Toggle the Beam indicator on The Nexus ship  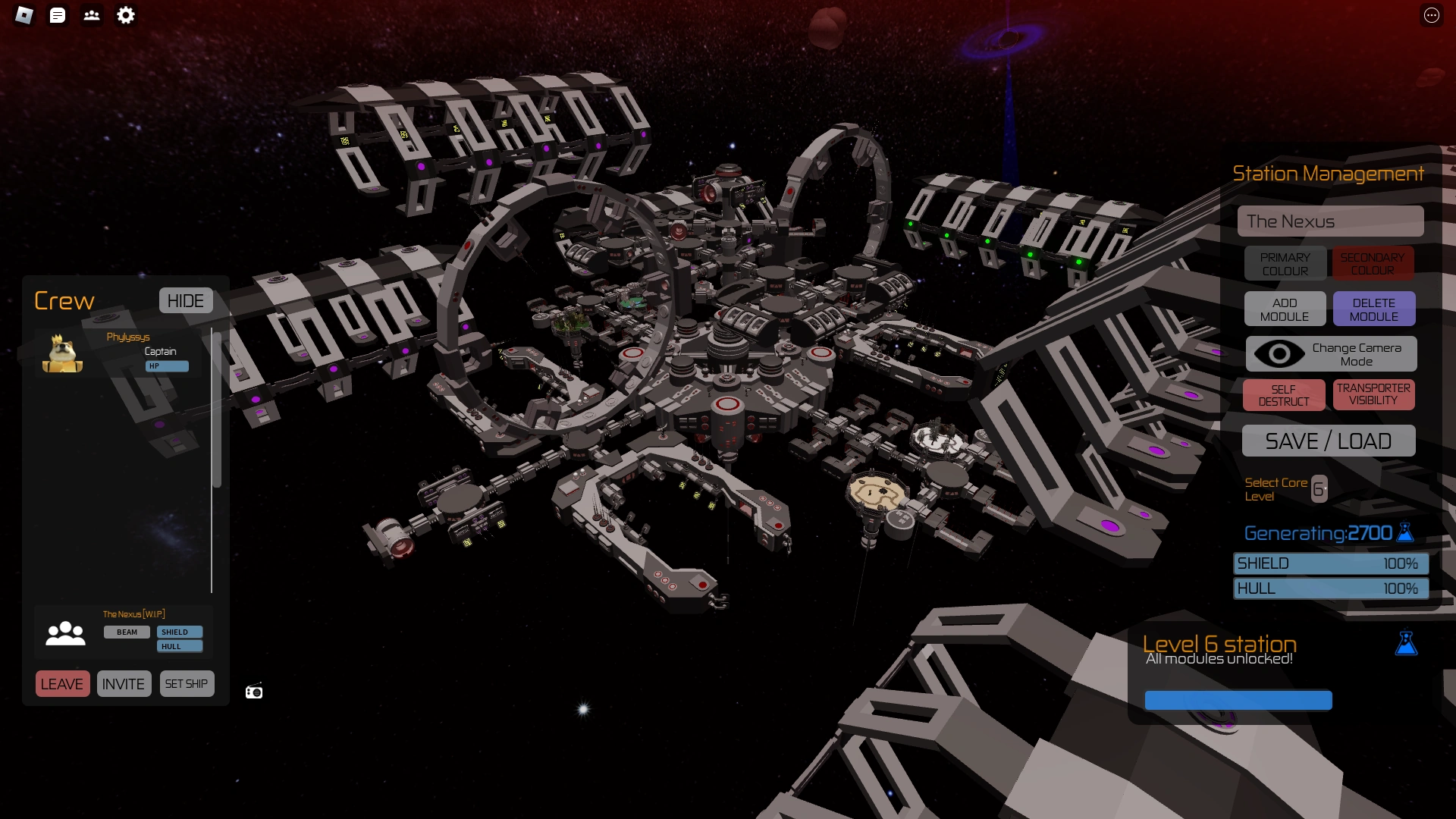(x=126, y=632)
